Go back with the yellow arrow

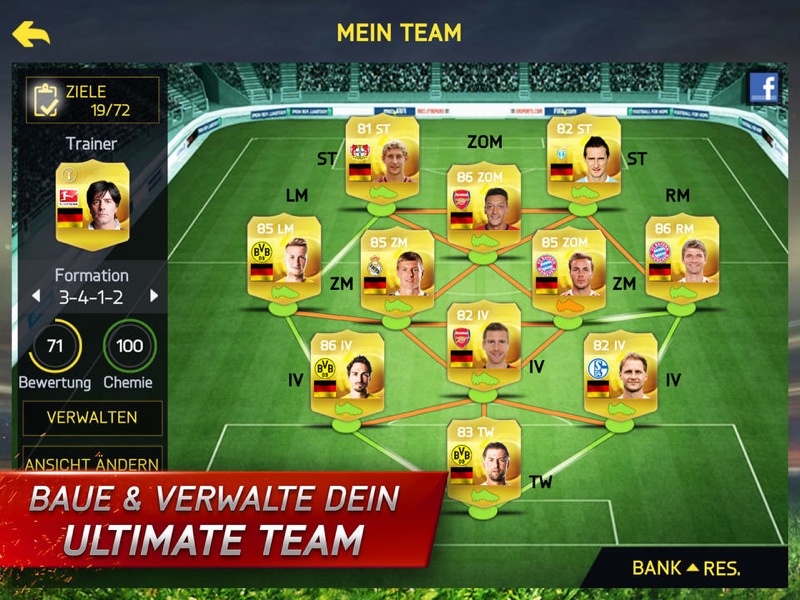click(x=31, y=34)
